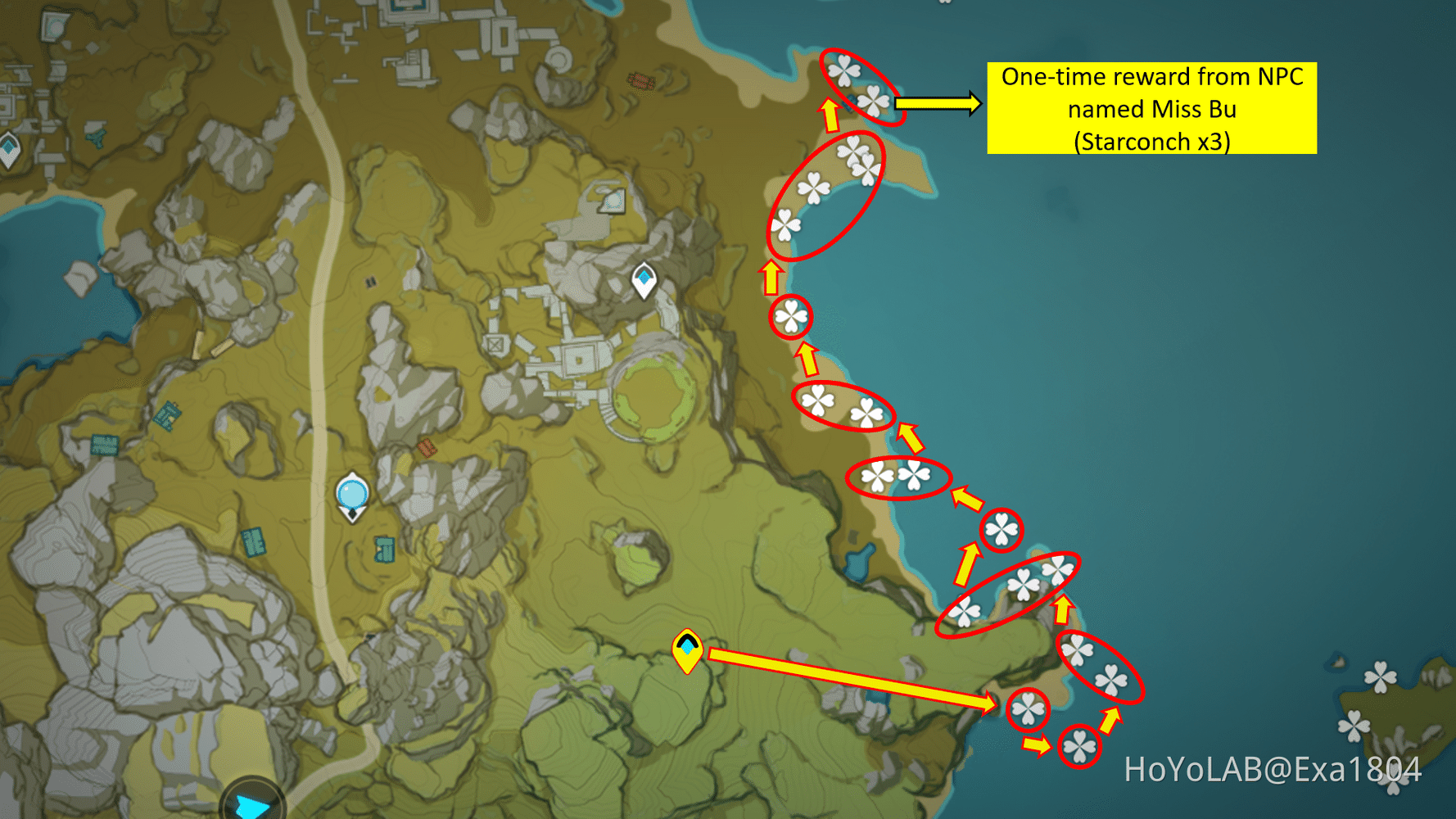Click the yellow Miss Bu reward annotation box
The width and height of the screenshot is (1456, 819).
point(1155,109)
